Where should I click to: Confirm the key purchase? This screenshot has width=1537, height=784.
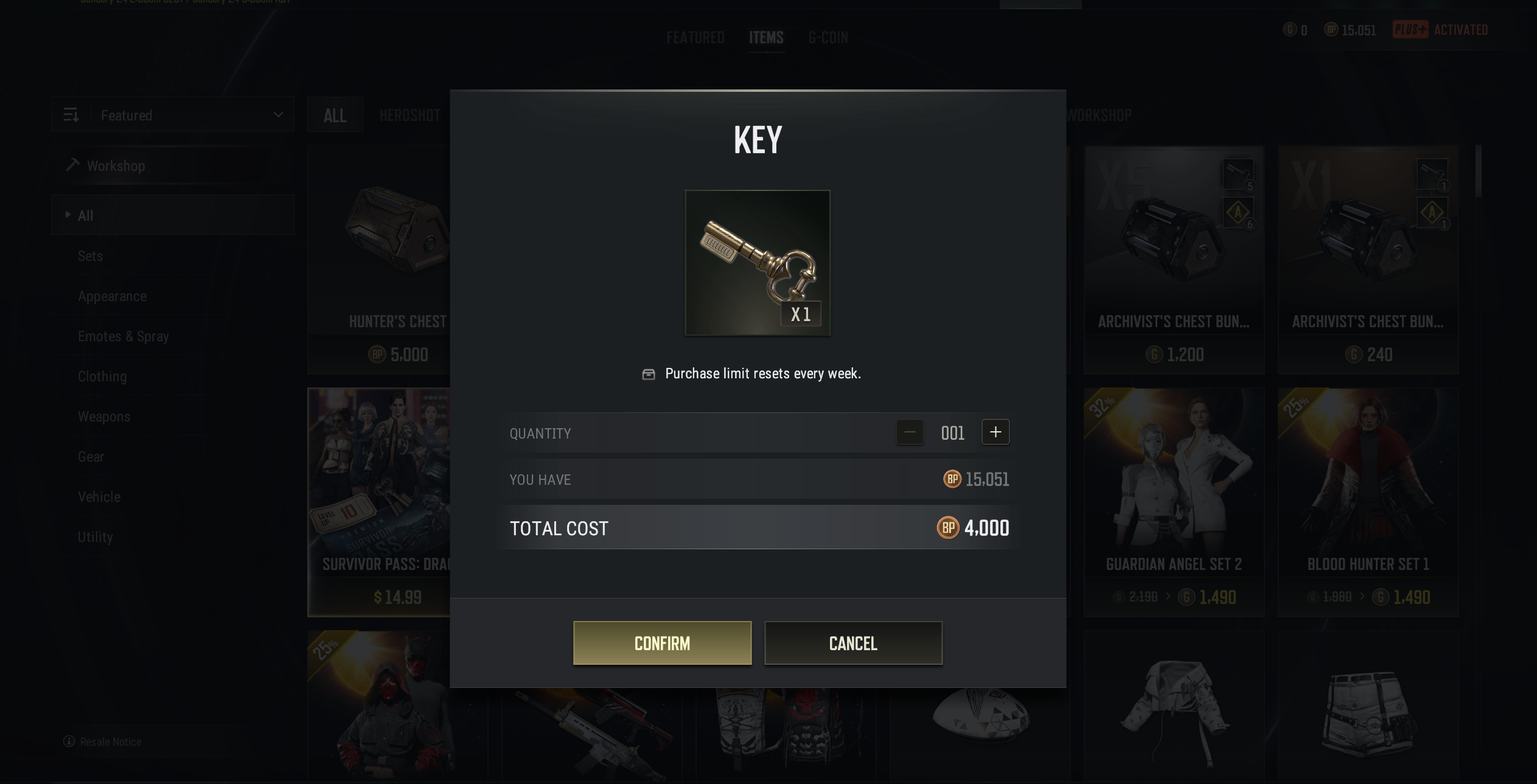coord(662,643)
